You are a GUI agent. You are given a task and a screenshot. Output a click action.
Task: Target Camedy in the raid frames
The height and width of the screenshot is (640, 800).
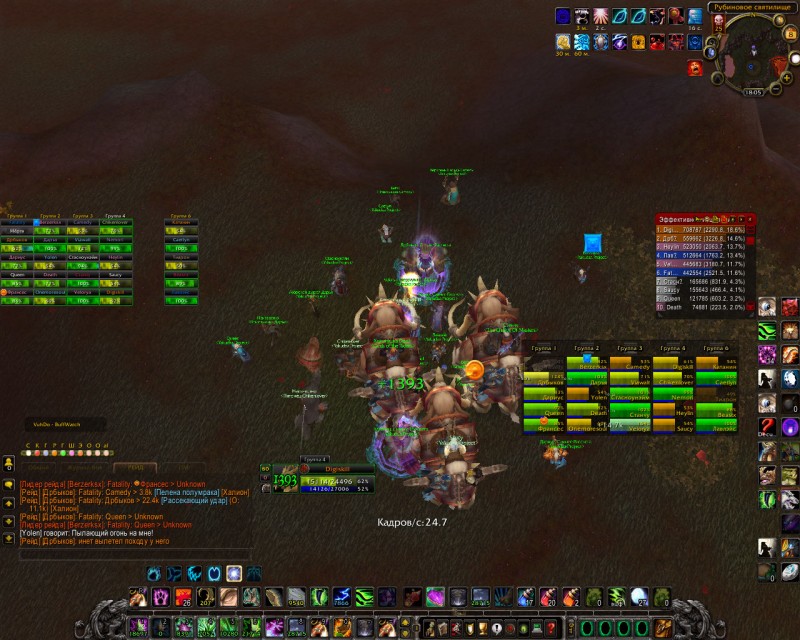point(631,368)
